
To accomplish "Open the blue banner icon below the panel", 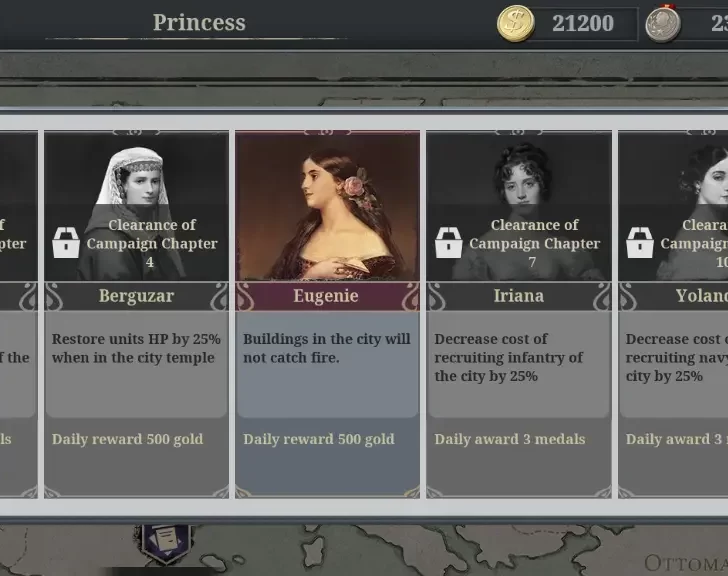I will point(165,540).
